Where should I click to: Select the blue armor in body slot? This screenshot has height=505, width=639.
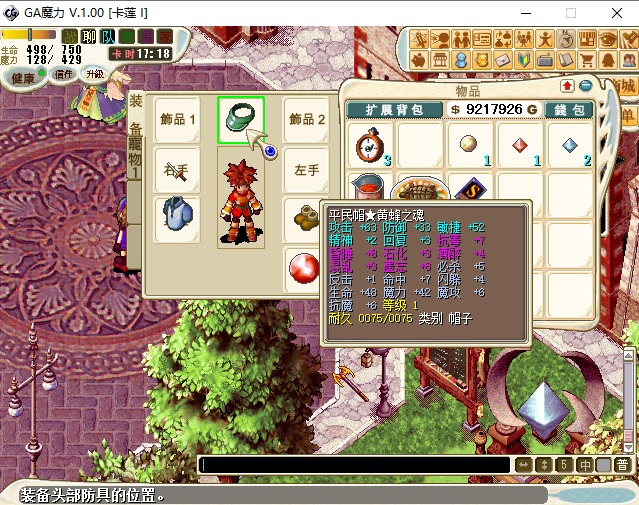tap(177, 217)
